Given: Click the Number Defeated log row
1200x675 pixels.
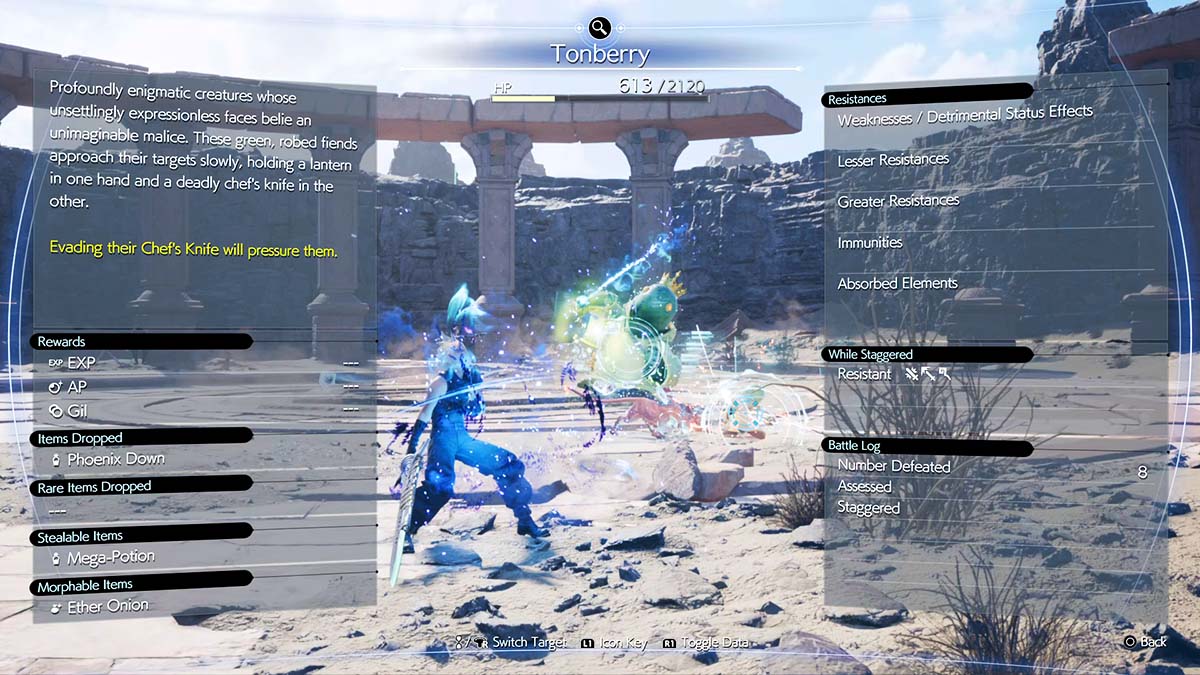Looking at the screenshot, I should click(x=894, y=466).
